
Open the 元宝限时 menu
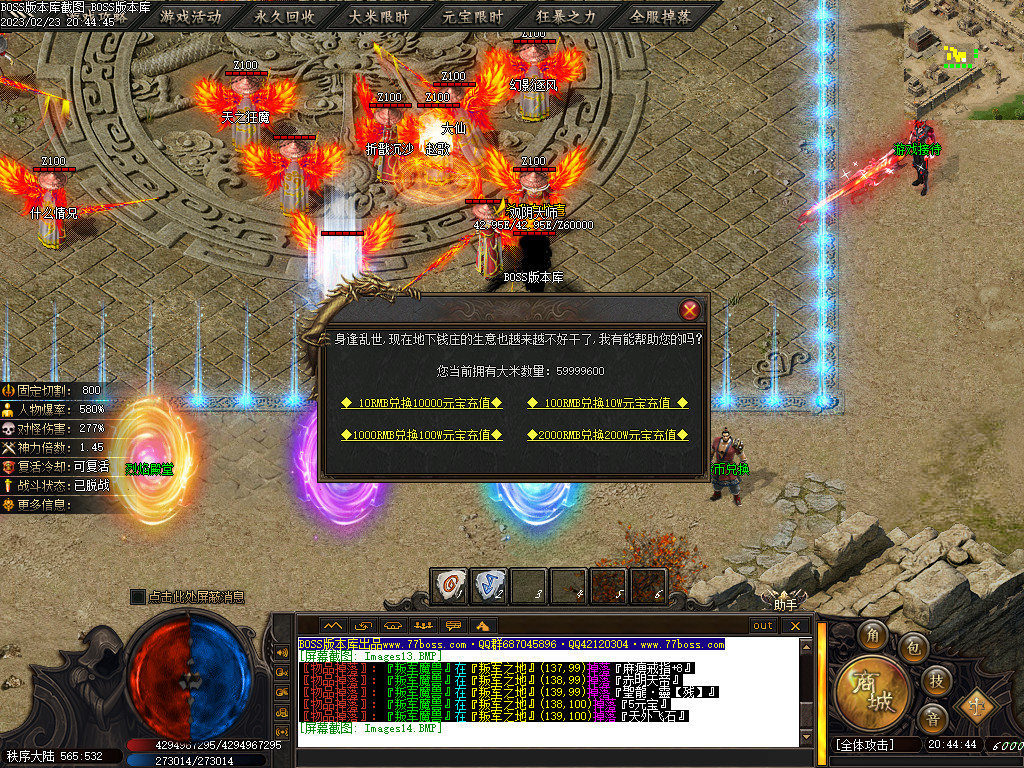pos(473,17)
